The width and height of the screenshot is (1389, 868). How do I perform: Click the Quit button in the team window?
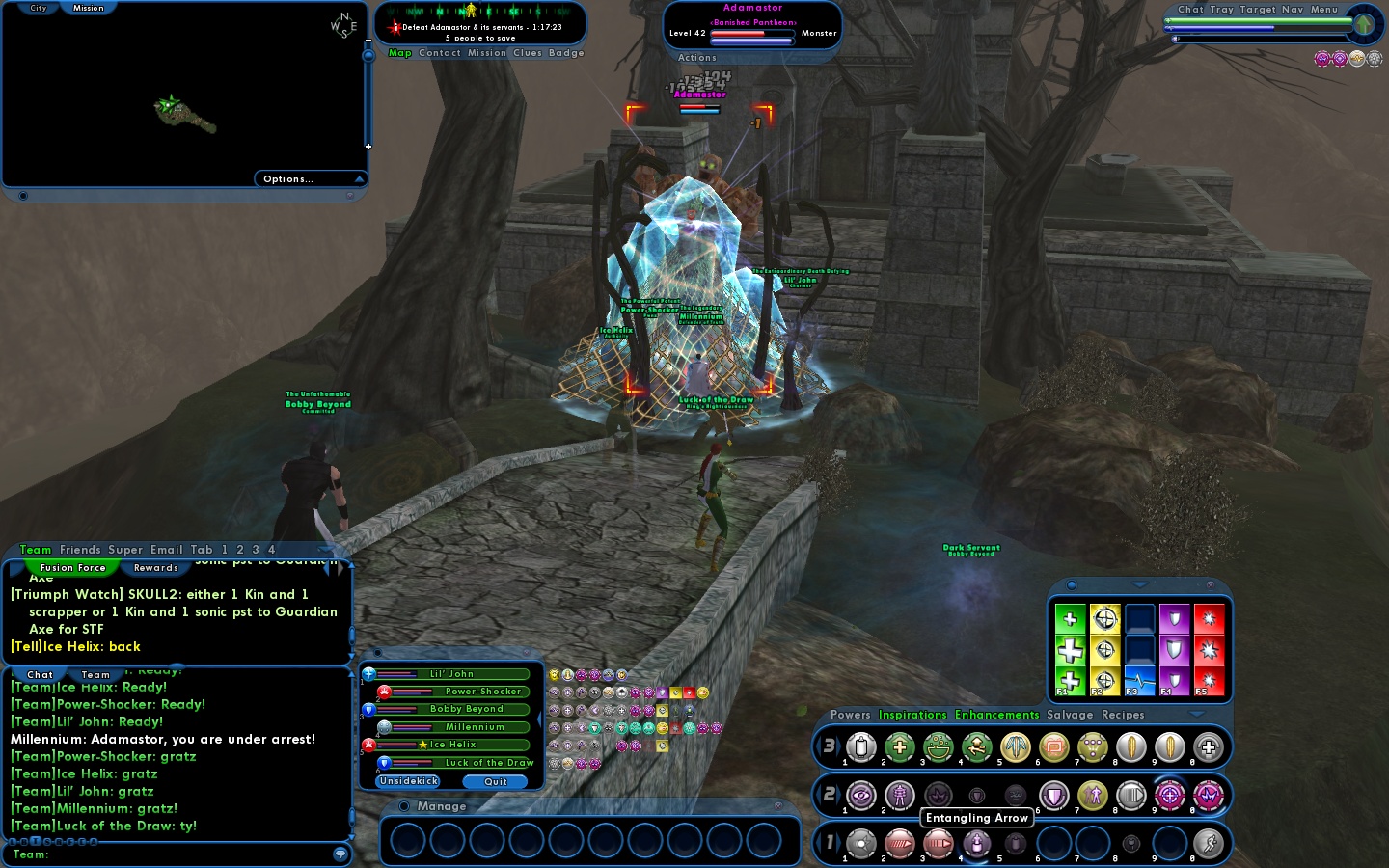(x=496, y=782)
